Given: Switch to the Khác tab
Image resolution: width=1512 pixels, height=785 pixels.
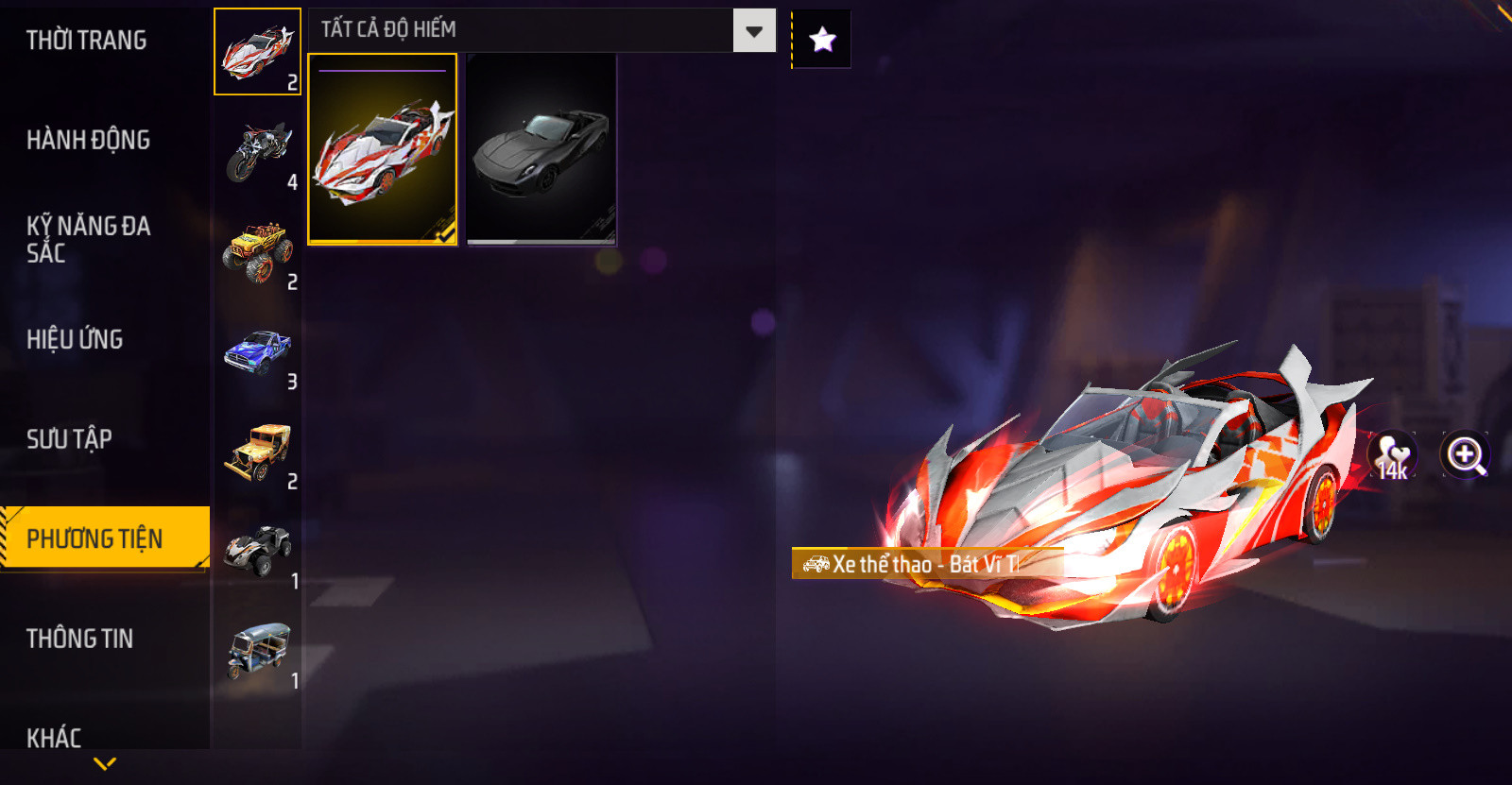Looking at the screenshot, I should pos(54,737).
